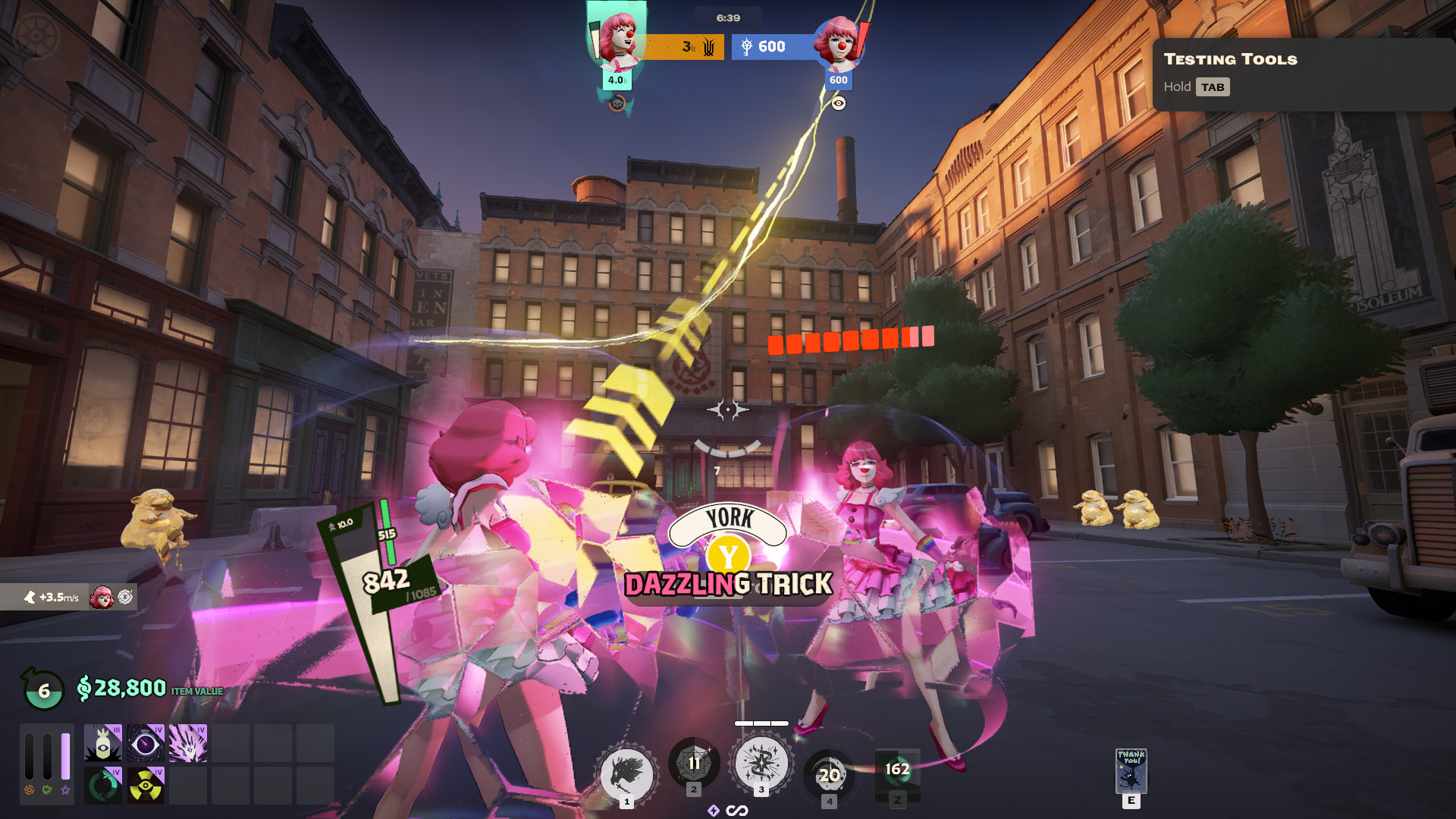The width and height of the screenshot is (1456, 819).
Task: Select the bomb with eye item
Action: coord(103,743)
